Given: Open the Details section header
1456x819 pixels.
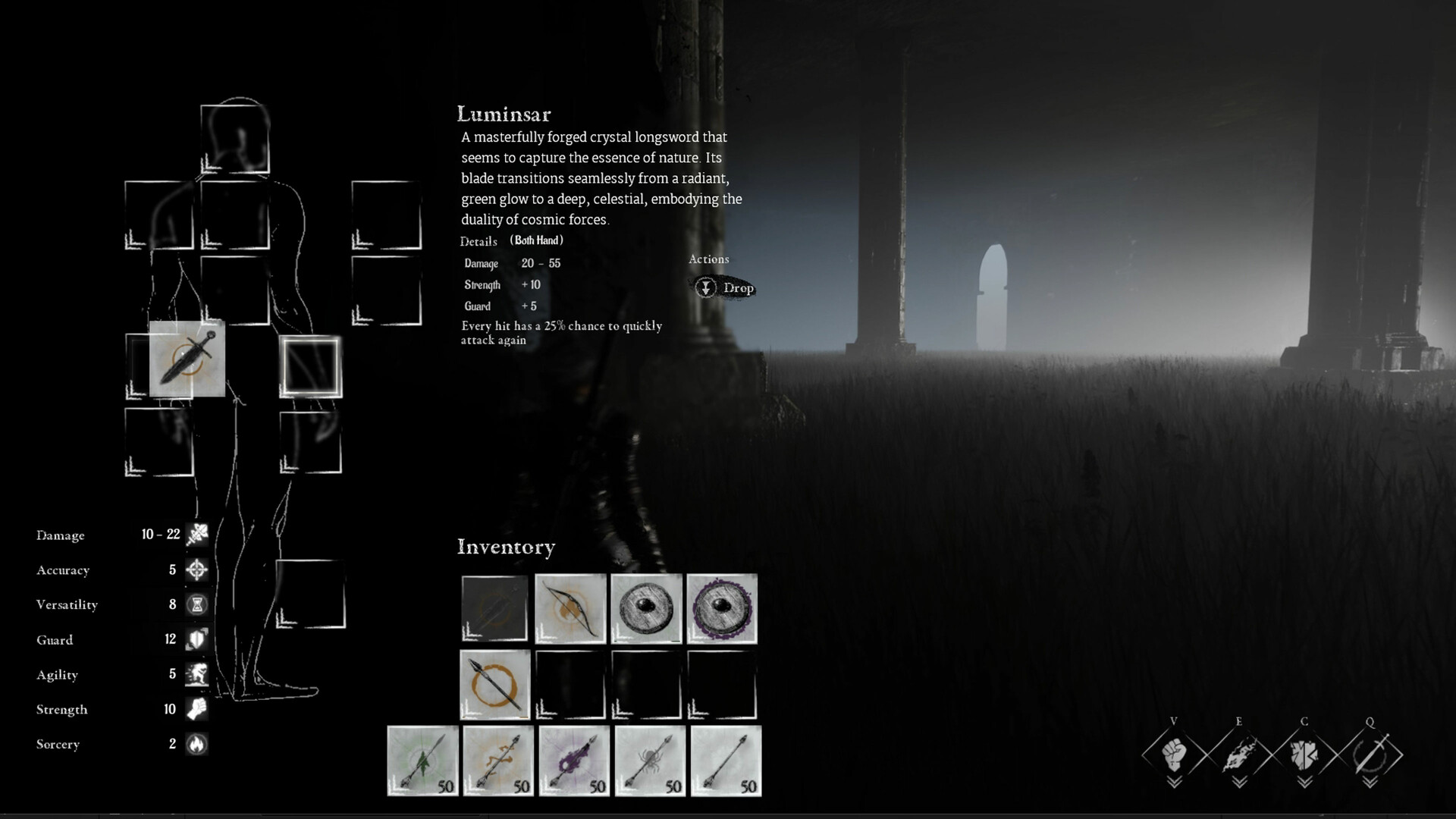Looking at the screenshot, I should point(477,242).
